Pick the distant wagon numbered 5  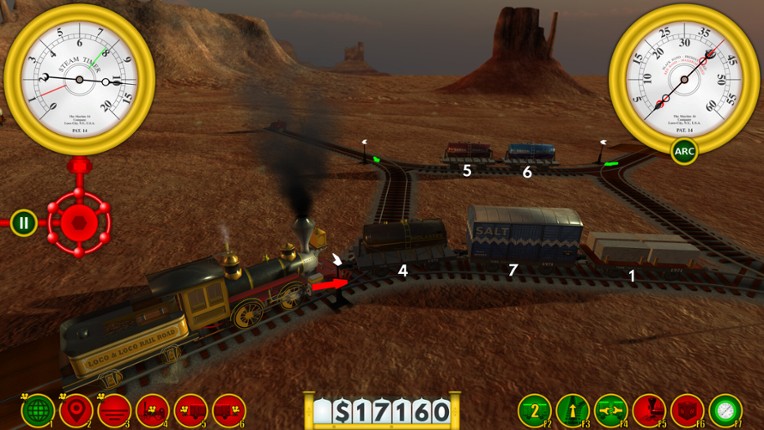pyautogui.click(x=467, y=152)
